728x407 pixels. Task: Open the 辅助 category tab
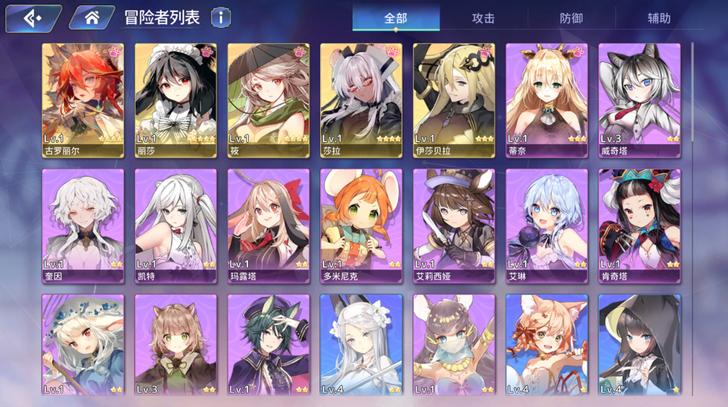[659, 18]
